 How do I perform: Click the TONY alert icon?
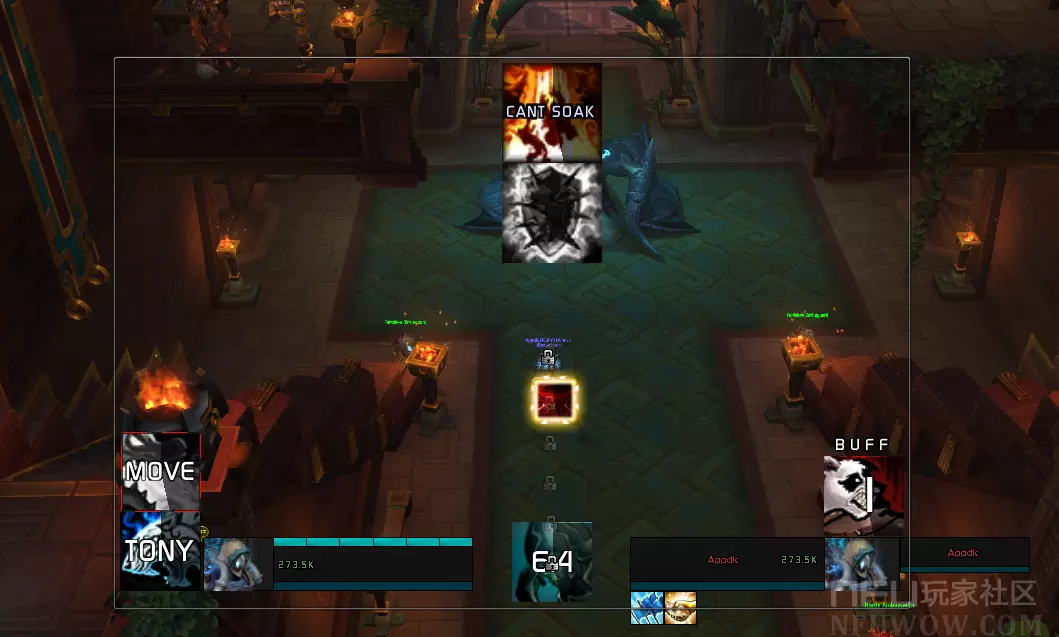[160, 550]
